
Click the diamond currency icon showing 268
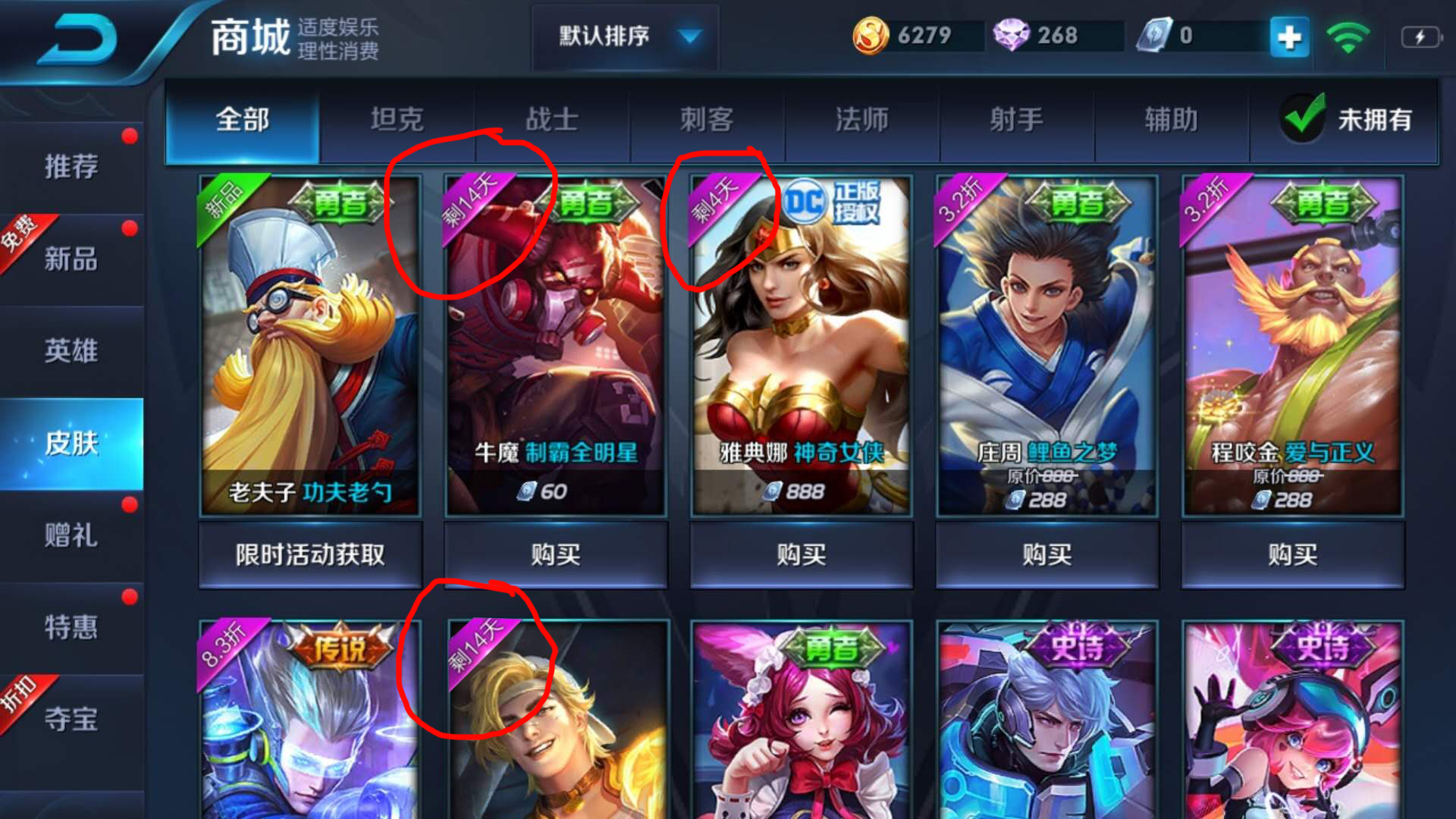[1014, 34]
